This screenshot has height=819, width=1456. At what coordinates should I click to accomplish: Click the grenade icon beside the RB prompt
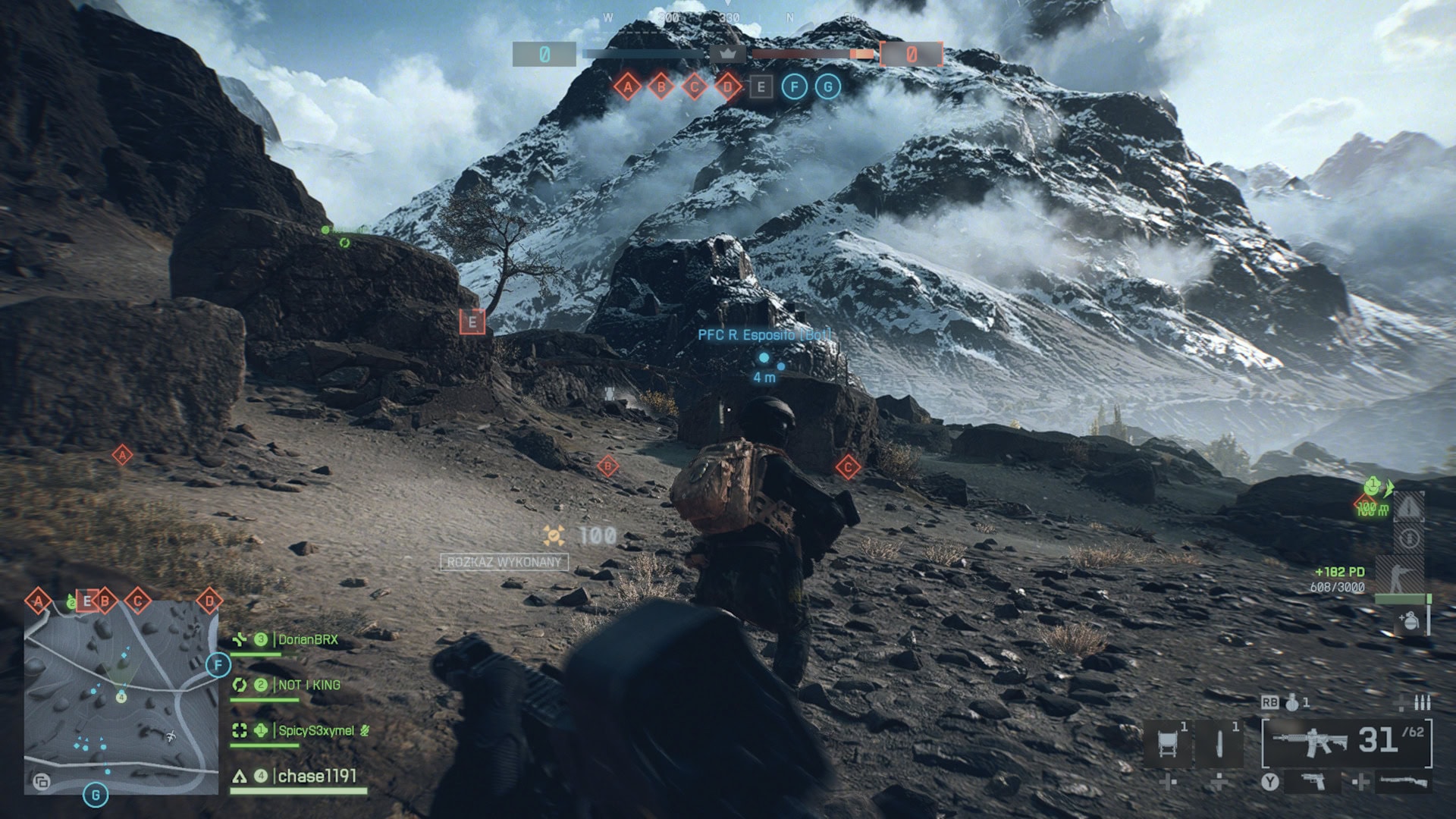(1291, 703)
